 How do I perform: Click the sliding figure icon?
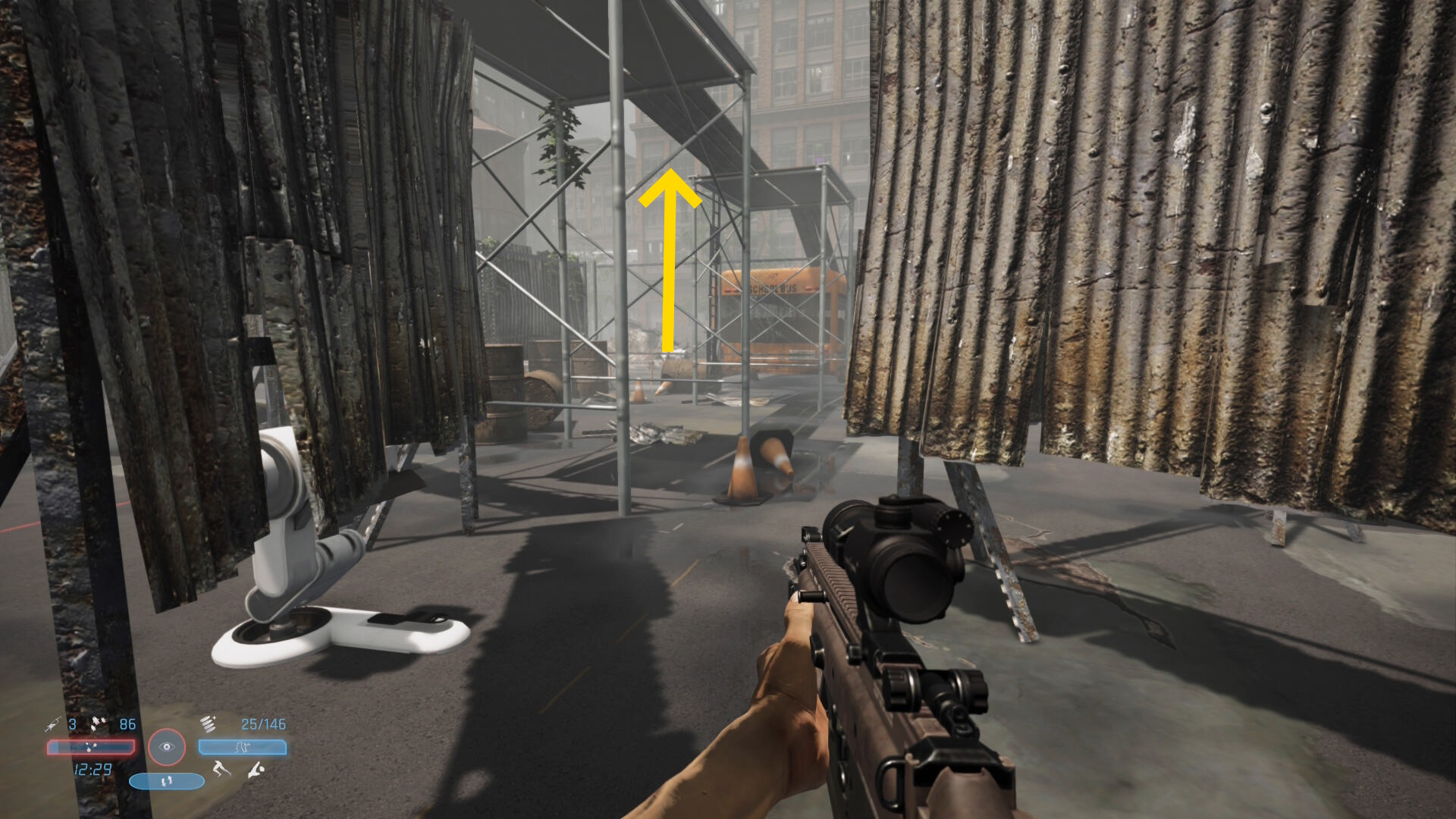[x=256, y=770]
